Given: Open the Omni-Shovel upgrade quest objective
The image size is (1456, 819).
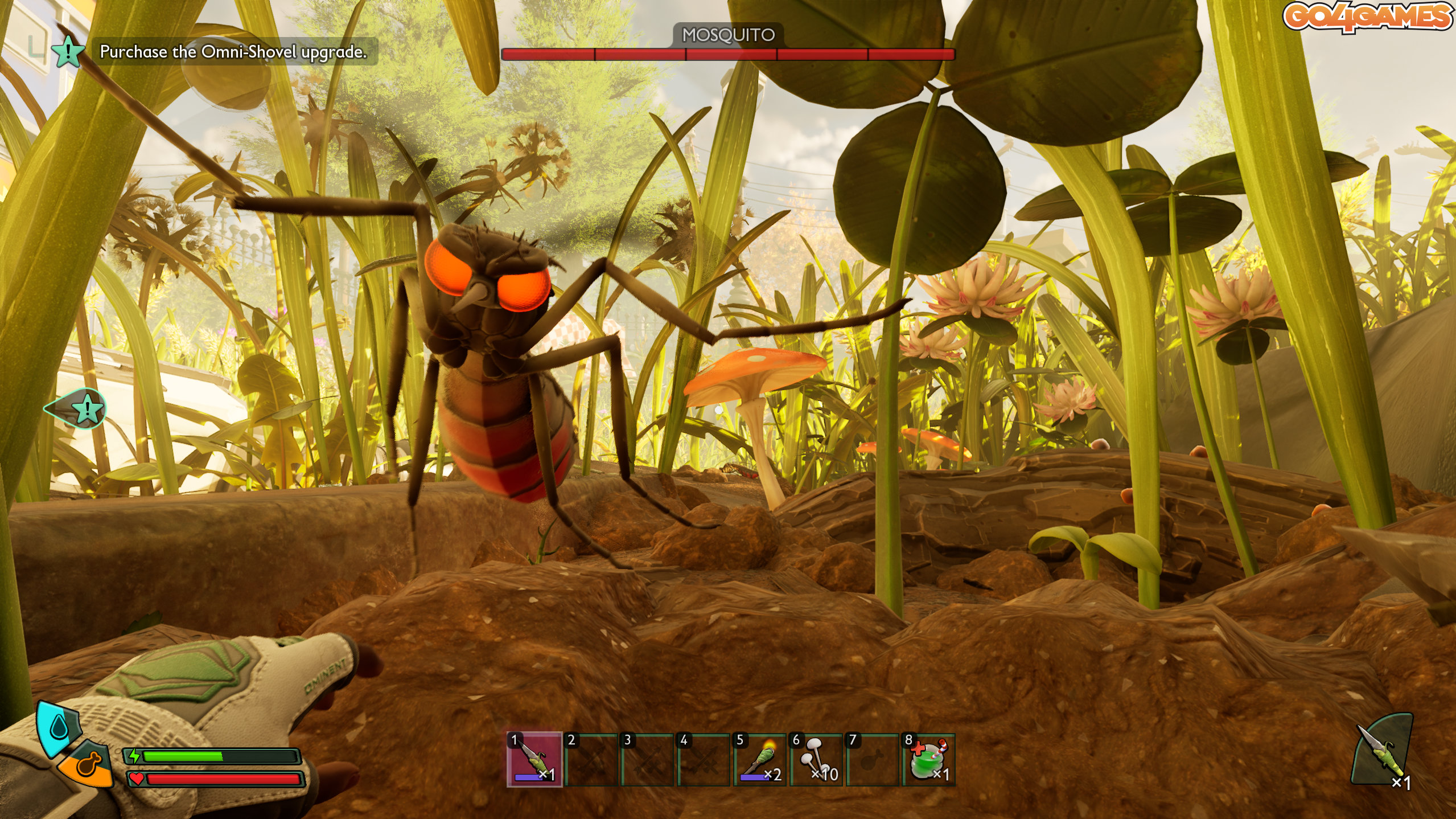Looking at the screenshot, I should coord(233,52).
